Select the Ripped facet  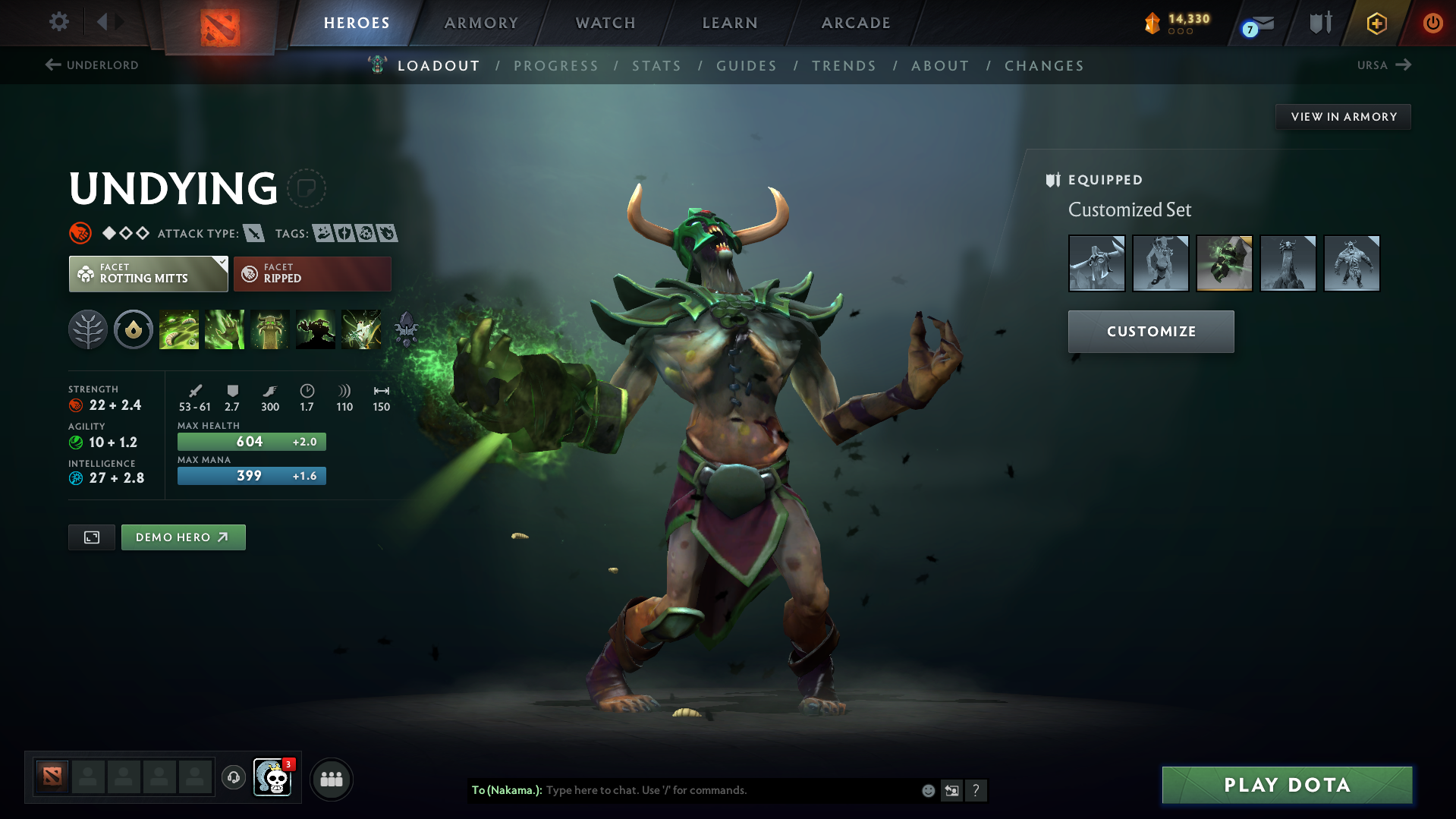312,273
